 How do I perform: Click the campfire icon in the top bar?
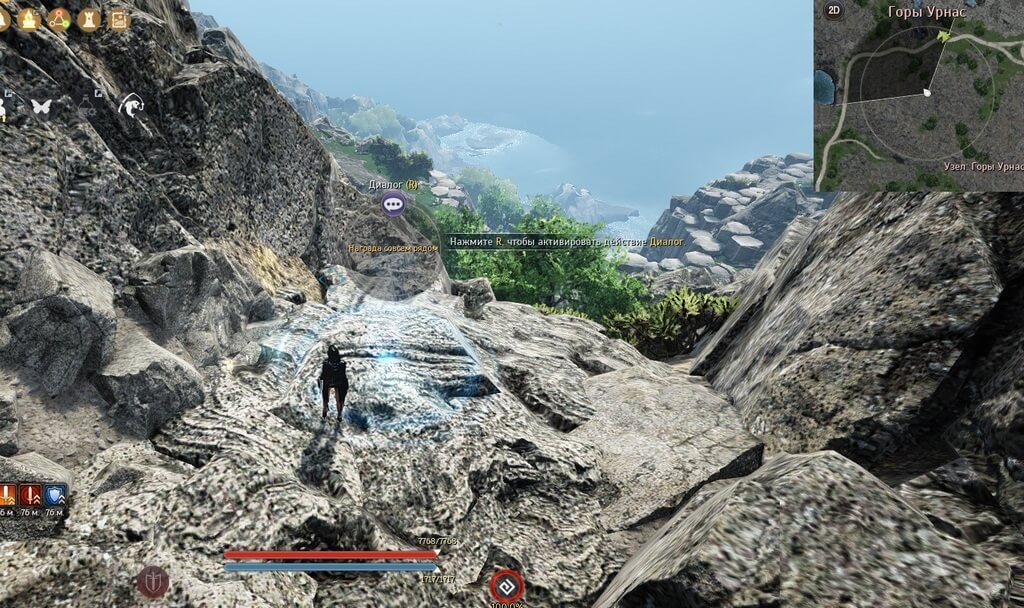pos(28,18)
